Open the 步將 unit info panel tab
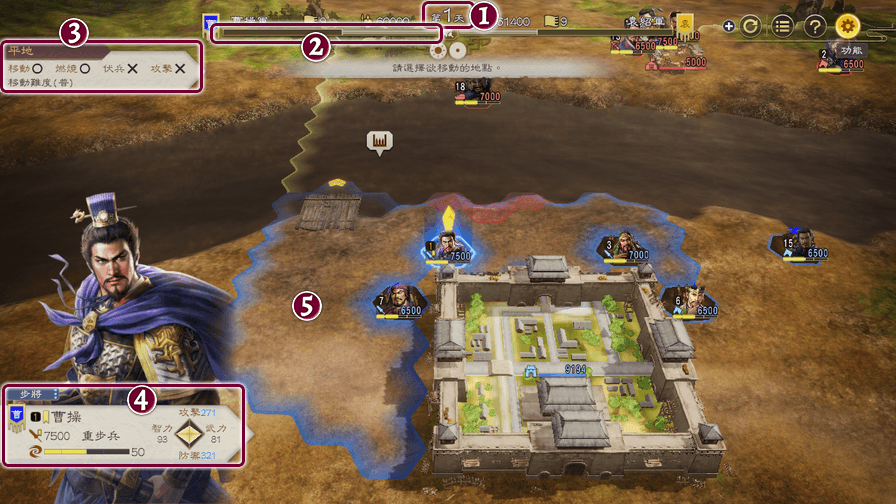 [35, 394]
